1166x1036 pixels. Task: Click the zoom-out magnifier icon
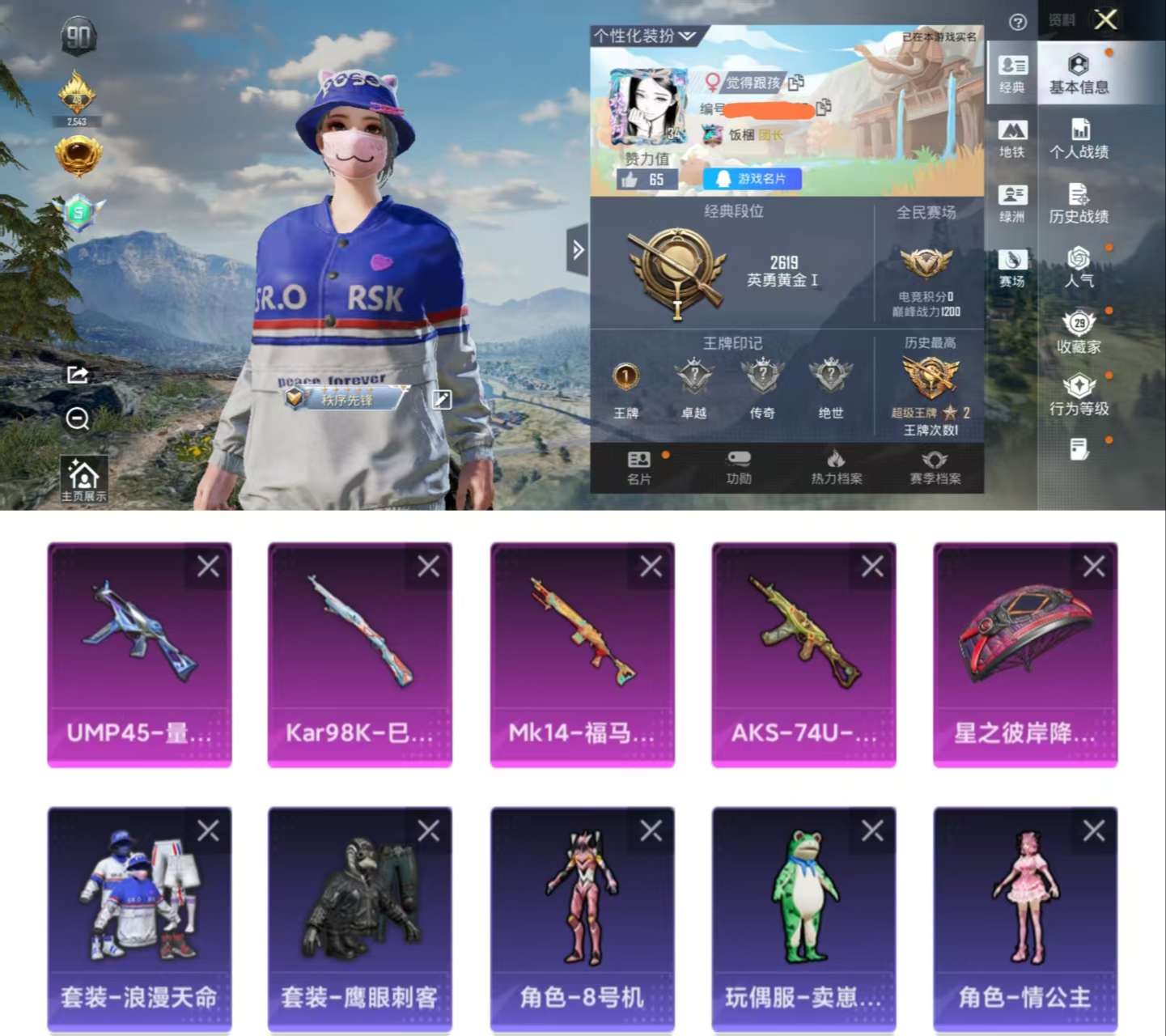pos(78,418)
